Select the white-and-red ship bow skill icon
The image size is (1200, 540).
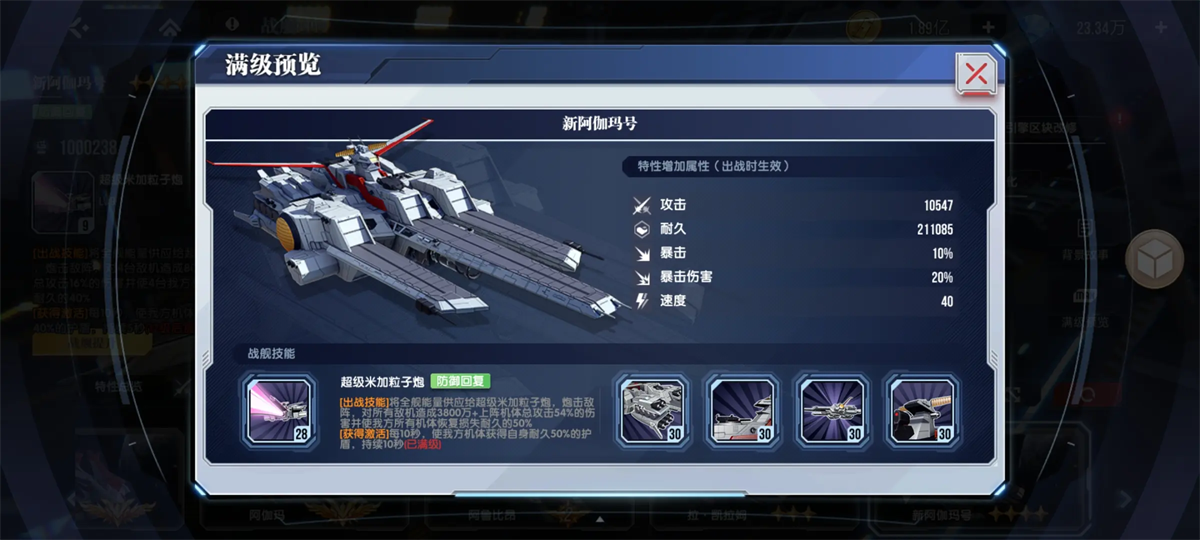[x=742, y=410]
